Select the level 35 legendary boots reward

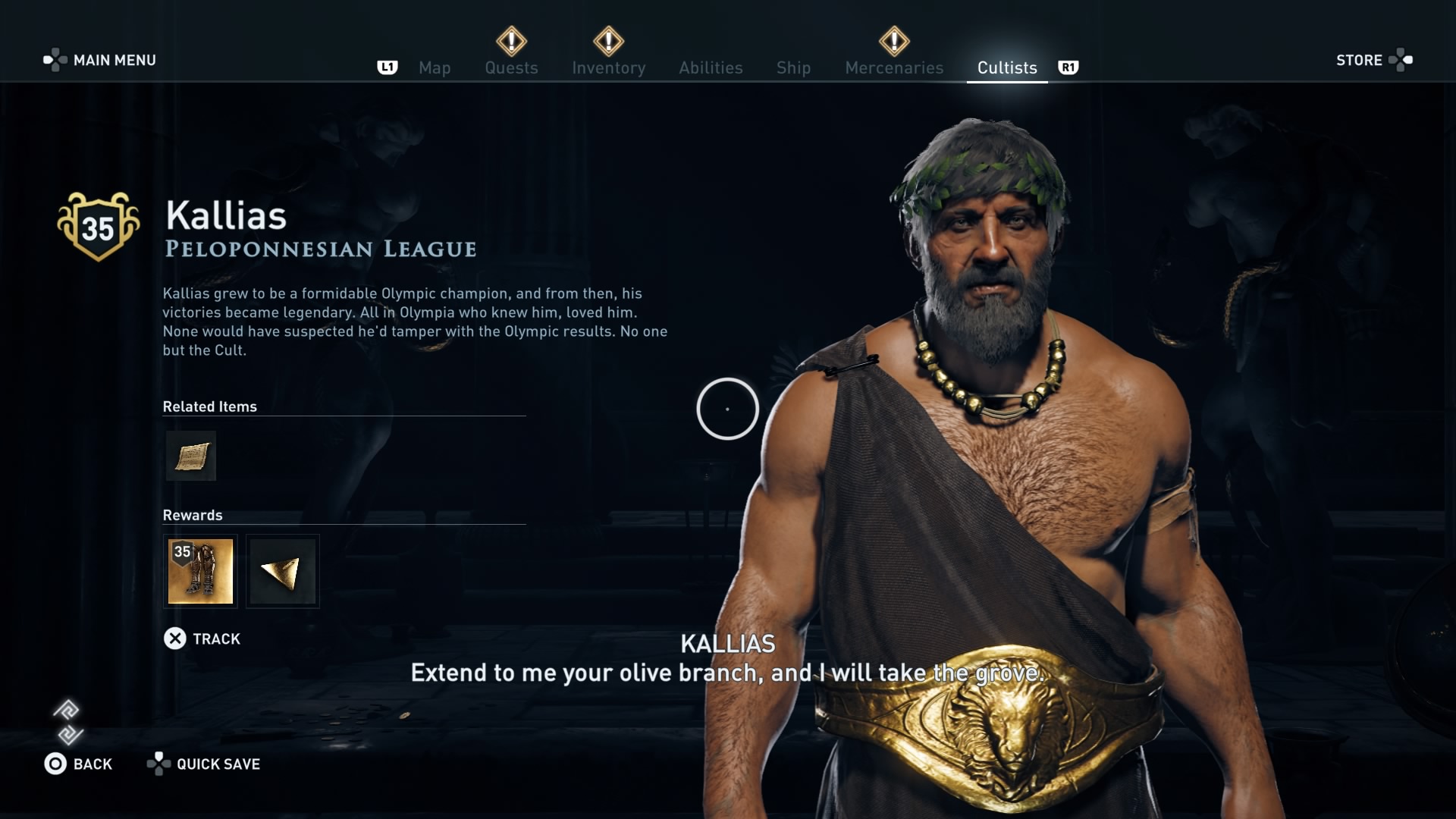point(200,571)
